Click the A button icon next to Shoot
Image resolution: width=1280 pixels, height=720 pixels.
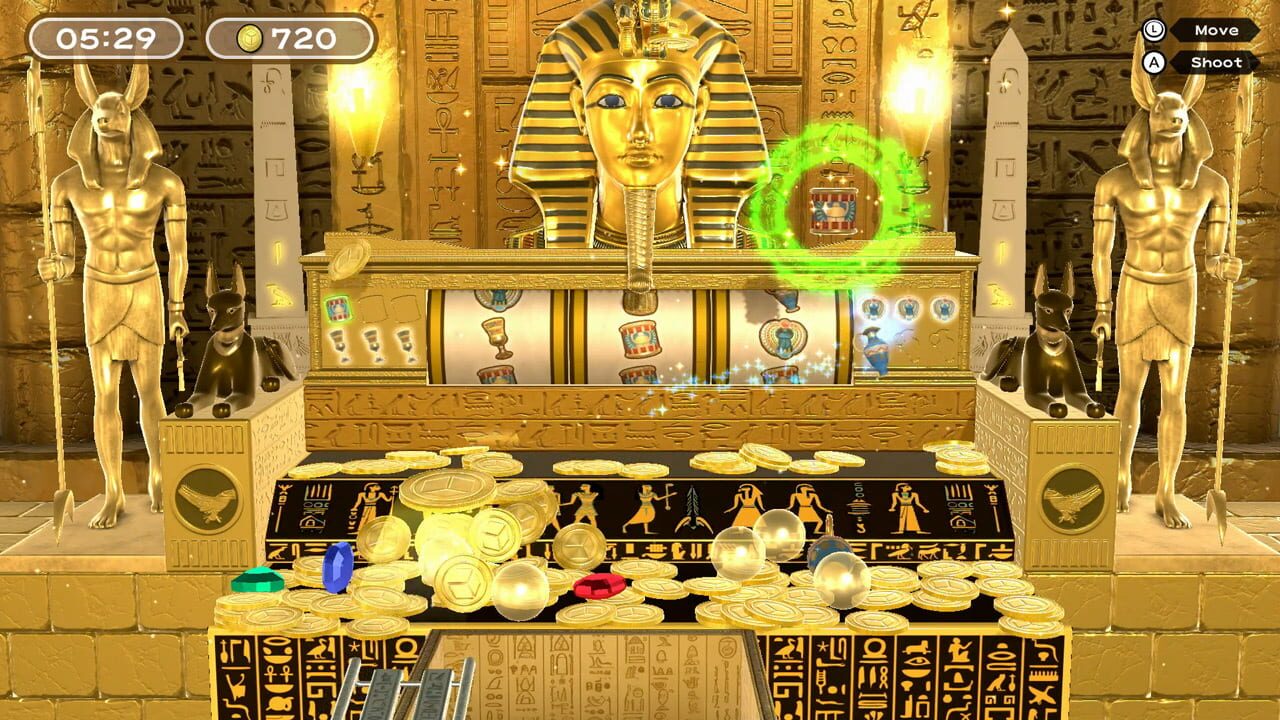(x=1152, y=62)
